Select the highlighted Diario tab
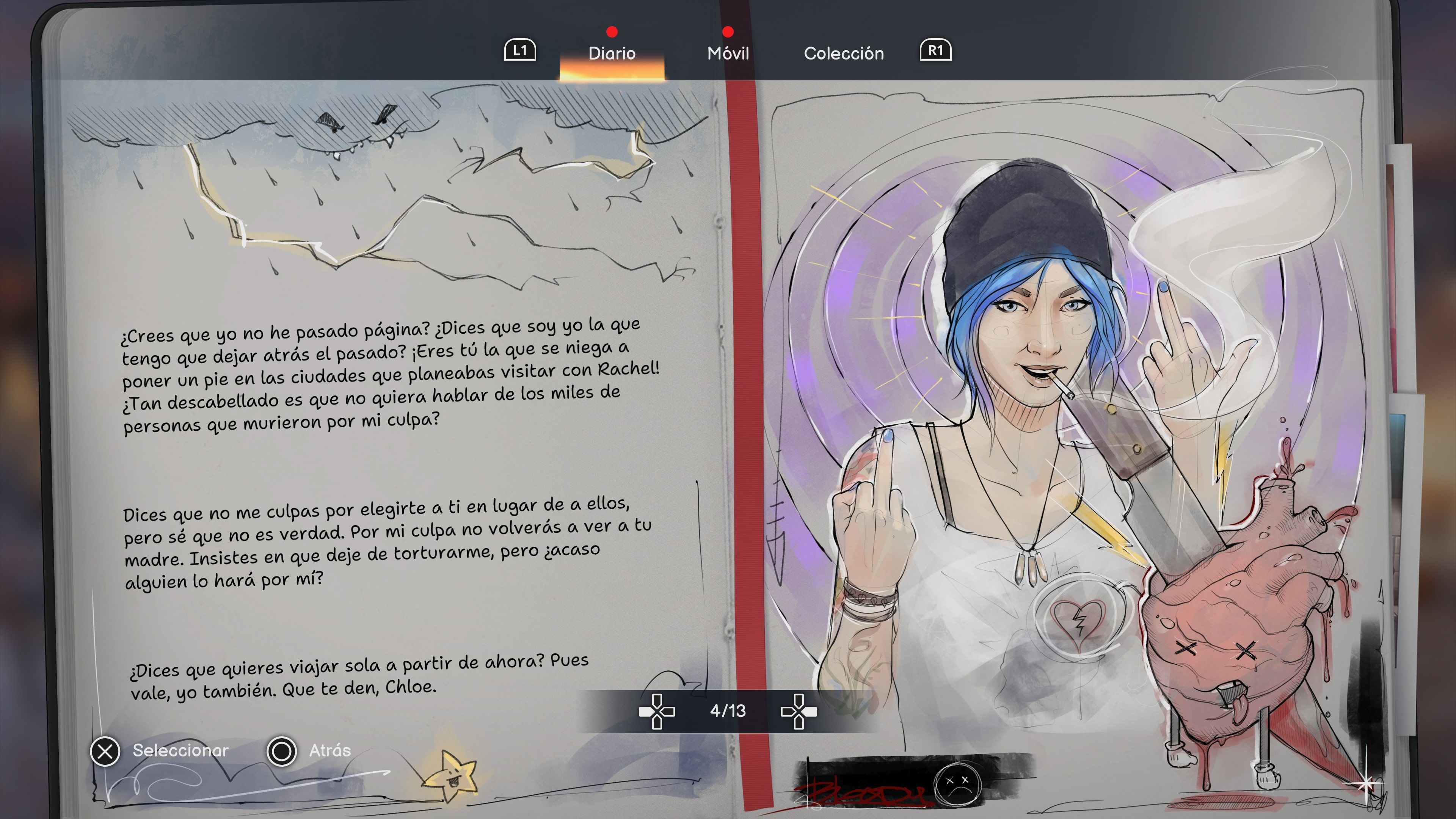Viewport: 1456px width, 819px height. 612,54
